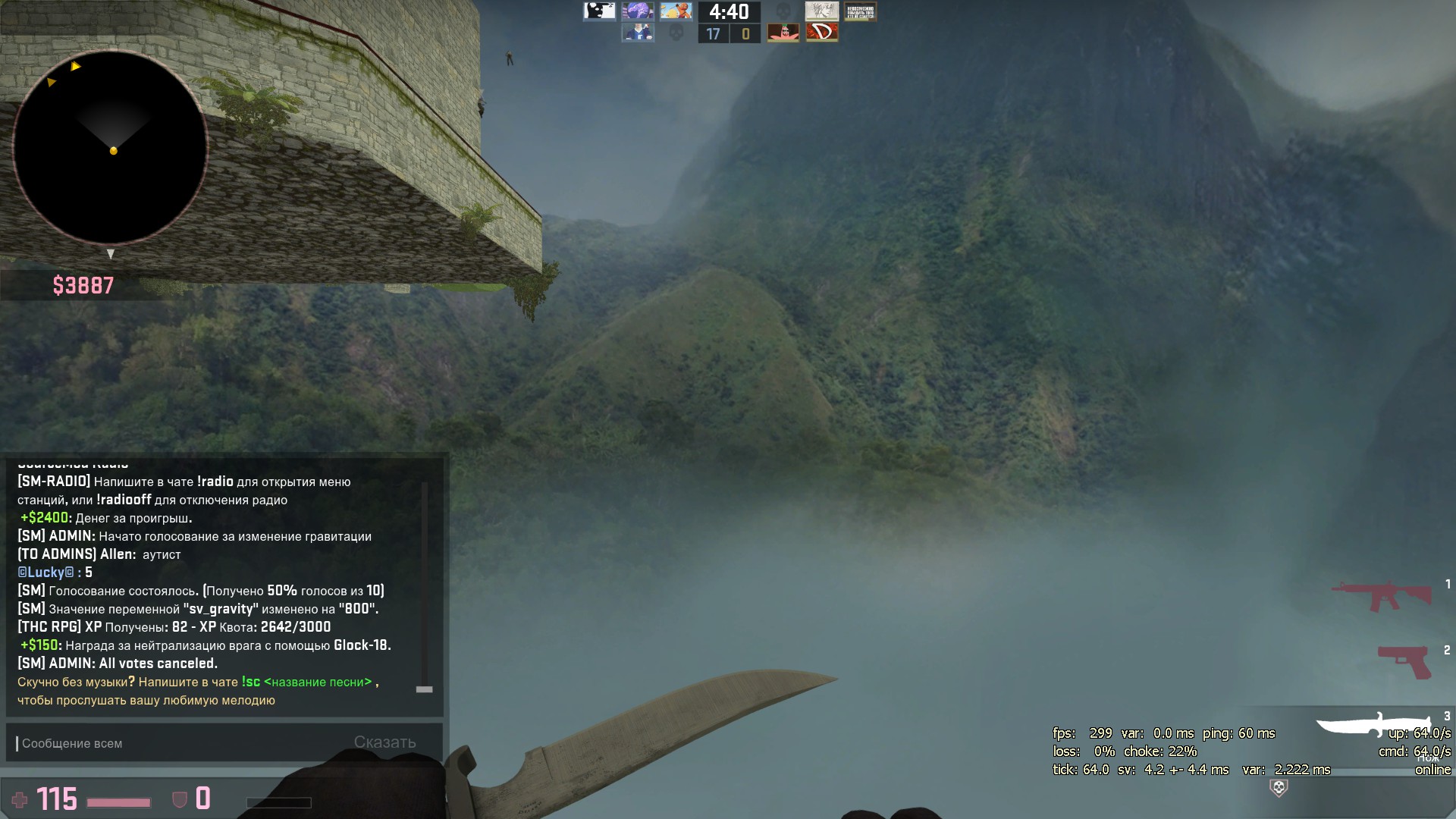Click the circular radar minimap
This screenshot has width=1456, height=819.
click(111, 148)
